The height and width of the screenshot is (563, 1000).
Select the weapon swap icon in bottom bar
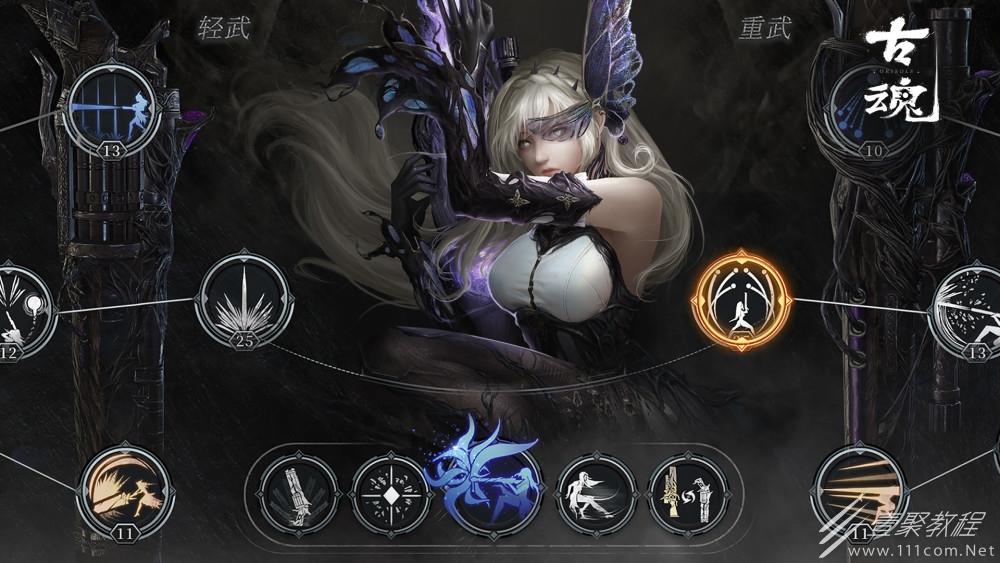[688, 496]
